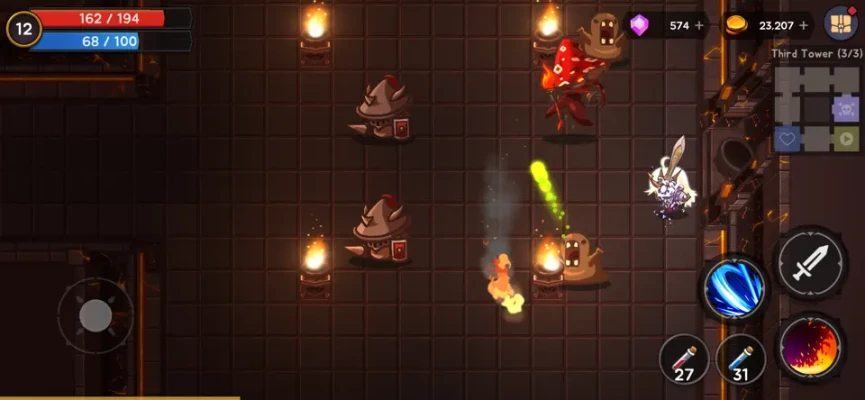Open the level 12 character badge

[24, 28]
